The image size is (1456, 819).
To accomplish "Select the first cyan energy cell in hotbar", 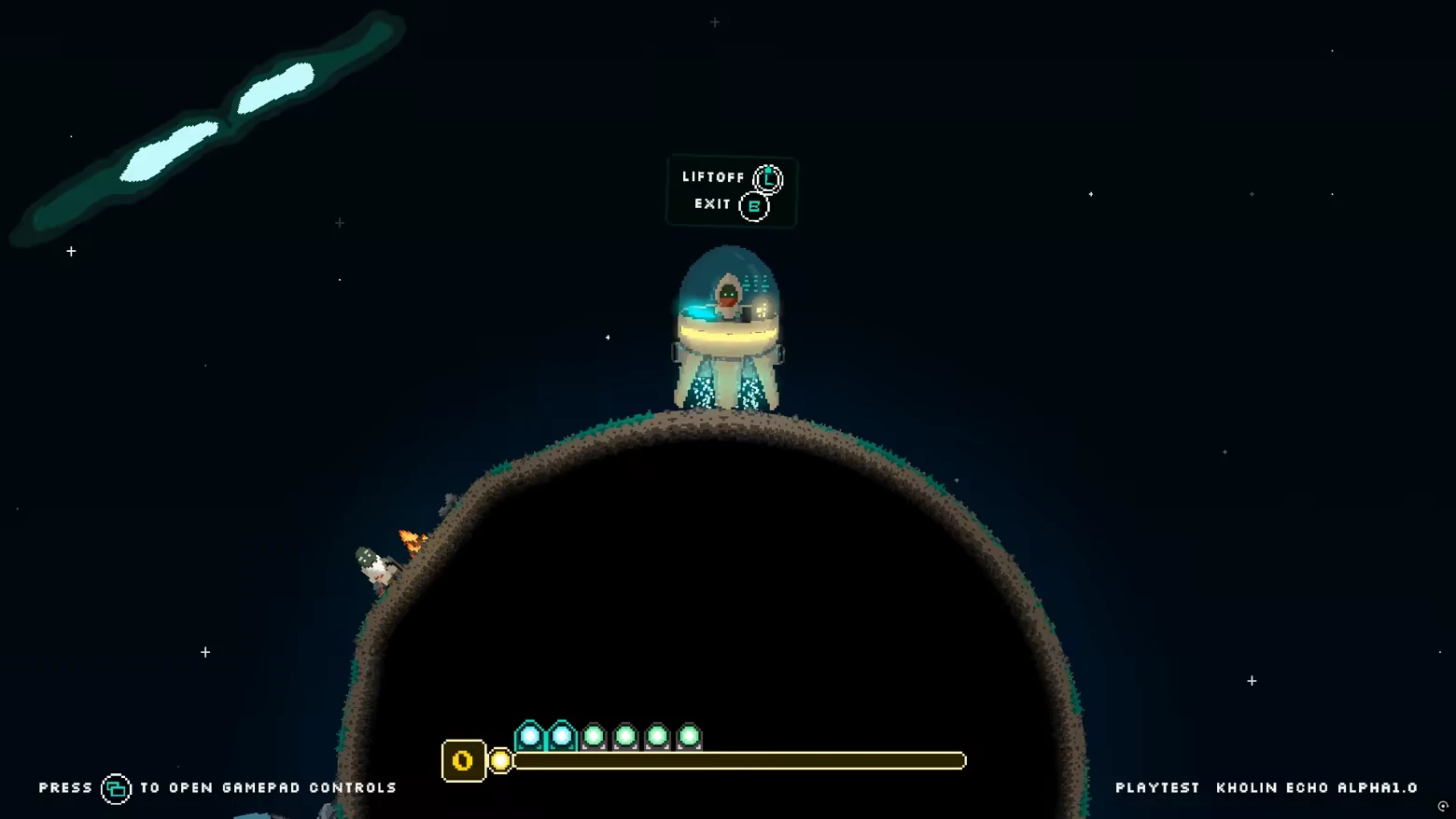I will 528,737.
